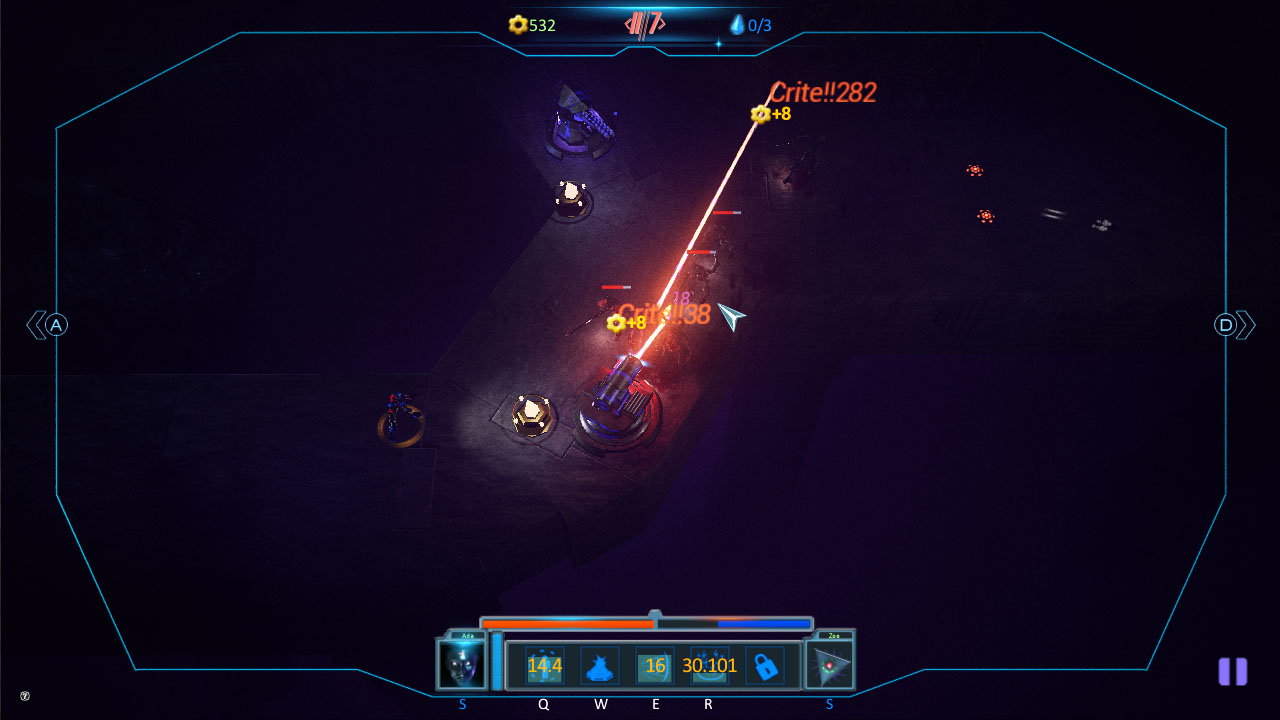Click the gear currency icon next to 532

[x=518, y=24]
